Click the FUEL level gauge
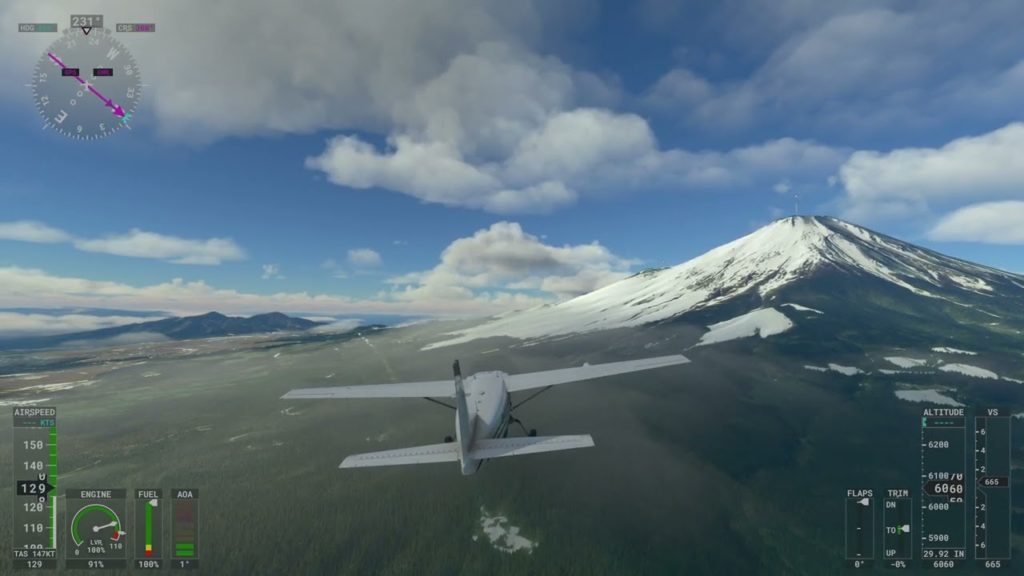The image size is (1024, 576). pyautogui.click(x=148, y=527)
